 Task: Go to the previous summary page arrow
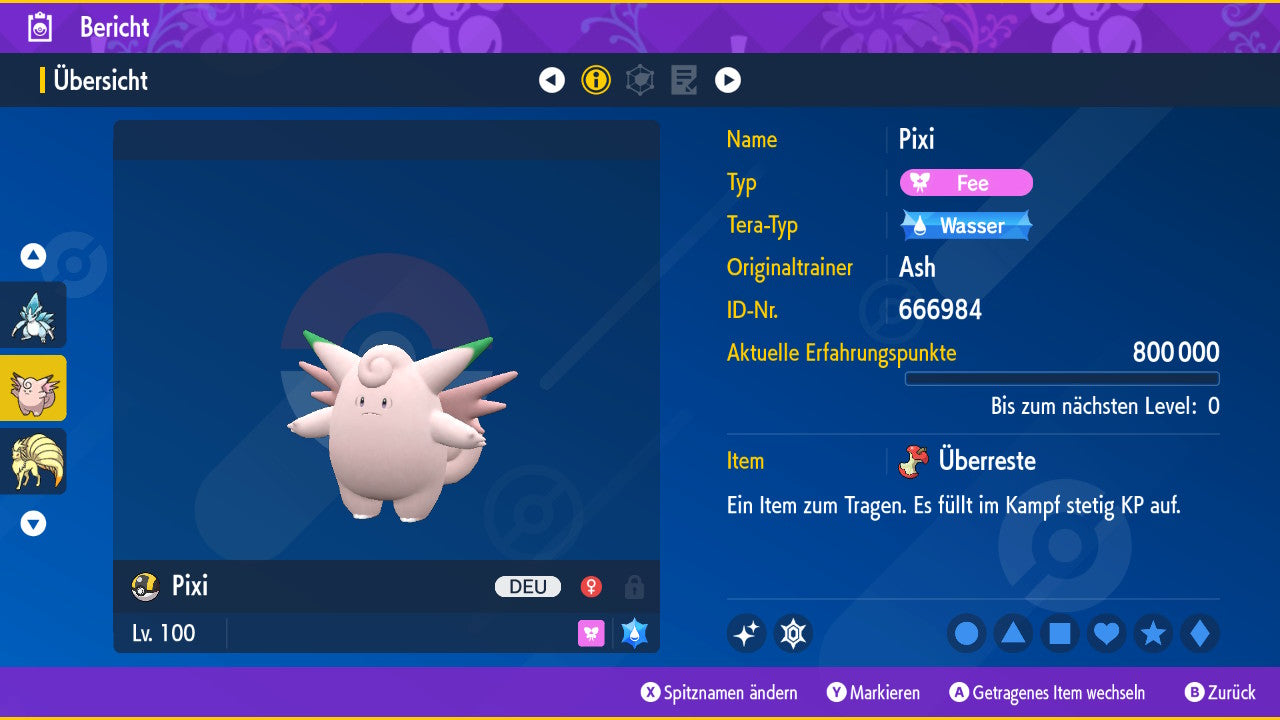[x=552, y=80]
